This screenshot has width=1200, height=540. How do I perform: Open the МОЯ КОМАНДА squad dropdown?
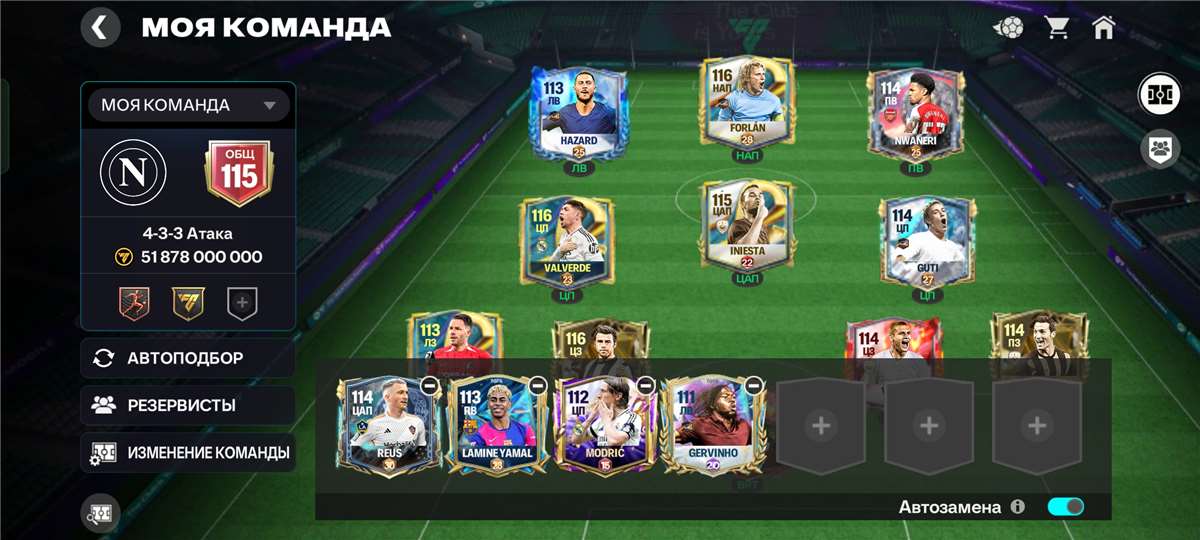(188, 105)
